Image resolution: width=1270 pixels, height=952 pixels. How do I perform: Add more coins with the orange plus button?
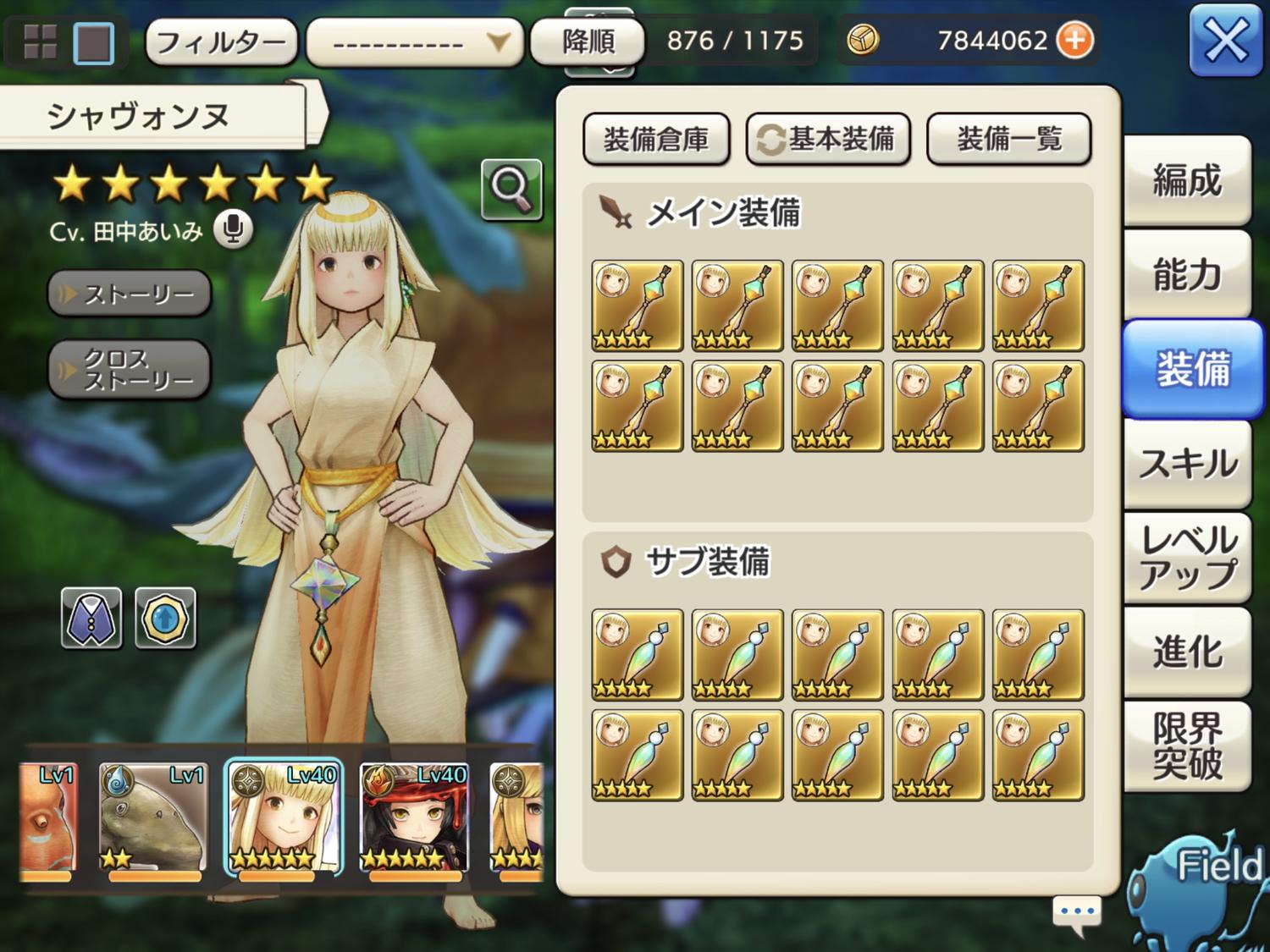tap(1075, 40)
